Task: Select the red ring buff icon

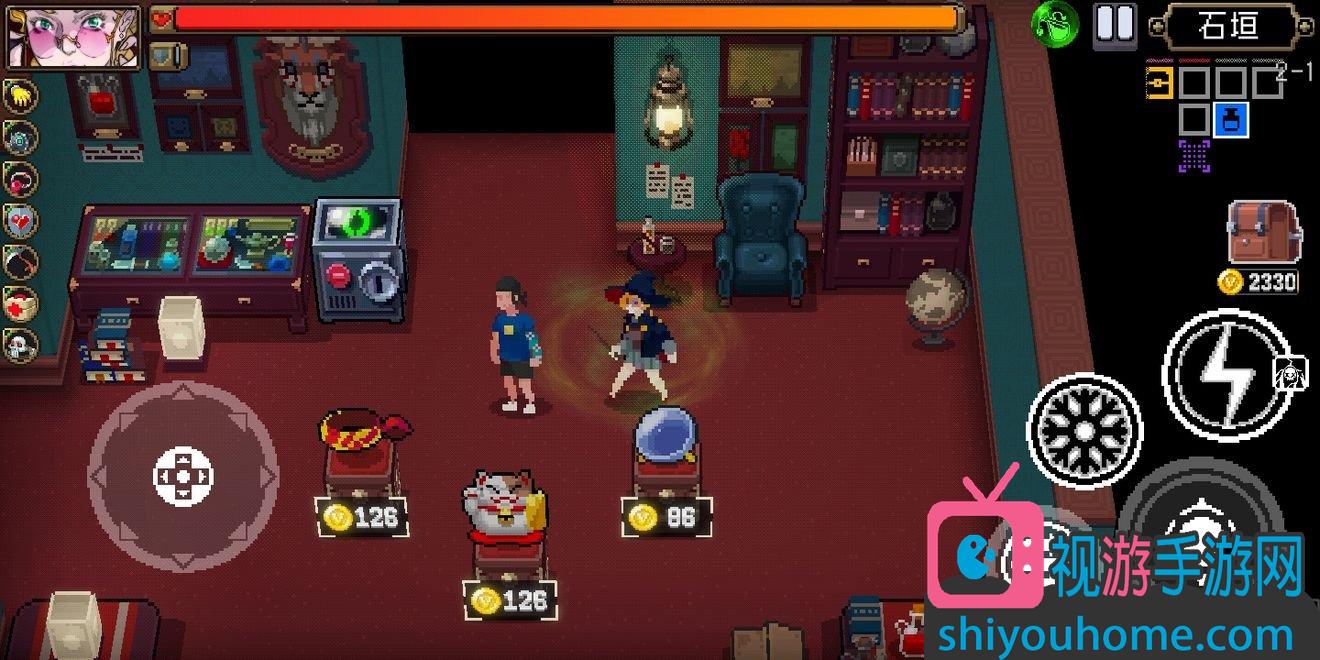Action: pos(20,180)
